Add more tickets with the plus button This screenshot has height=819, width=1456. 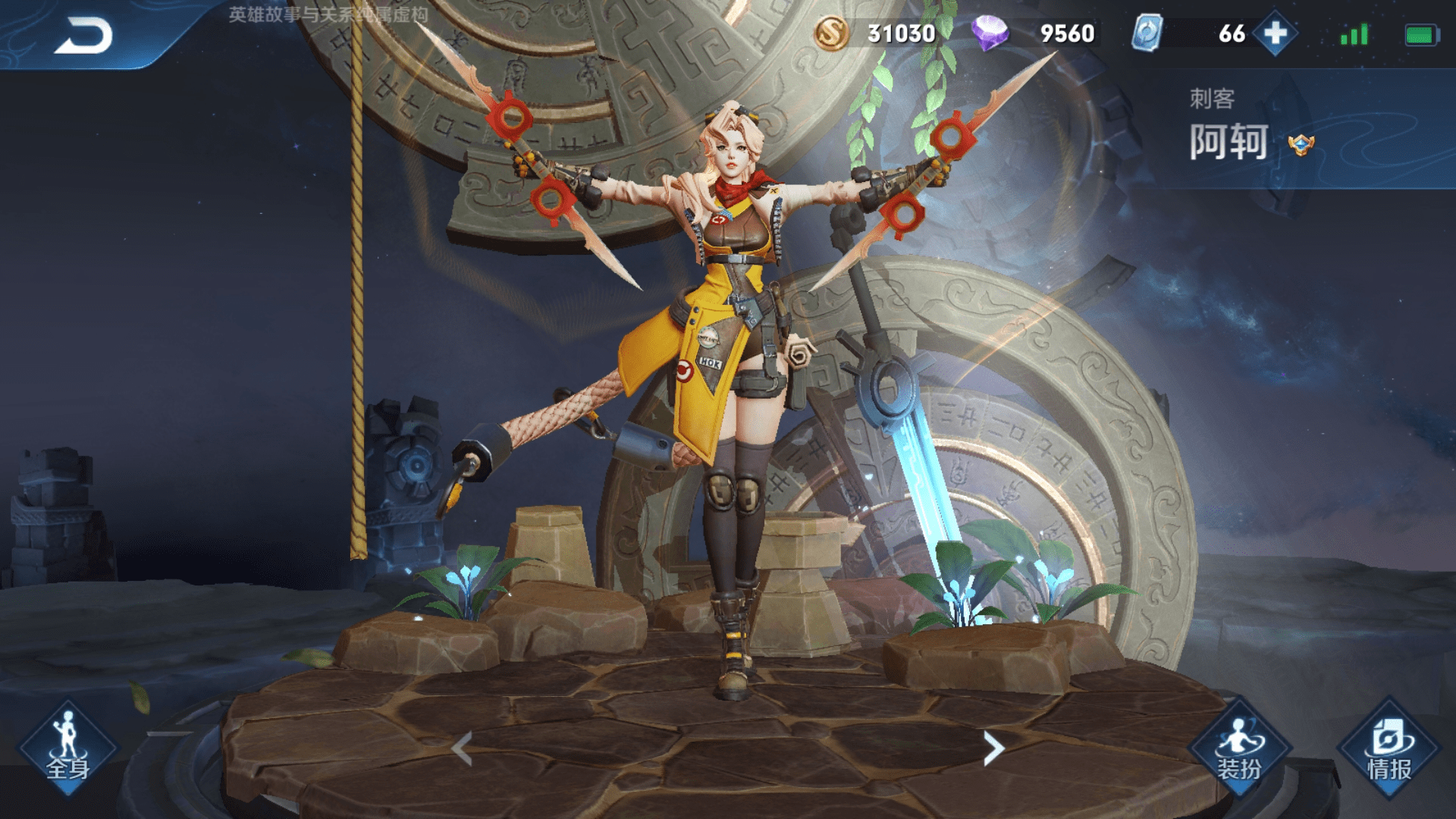click(1276, 33)
